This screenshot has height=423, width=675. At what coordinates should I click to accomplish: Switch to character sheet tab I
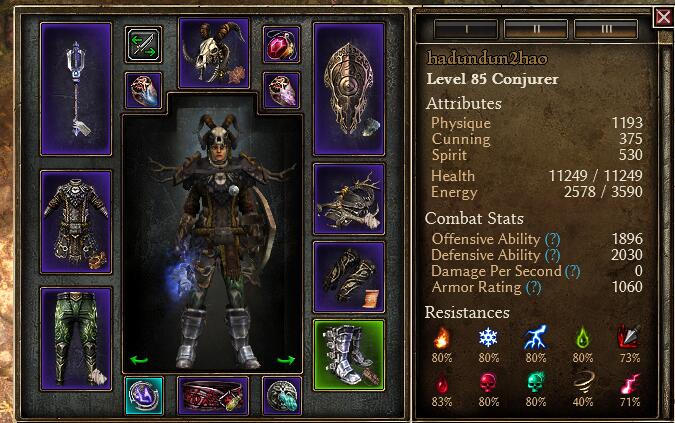coord(464,29)
